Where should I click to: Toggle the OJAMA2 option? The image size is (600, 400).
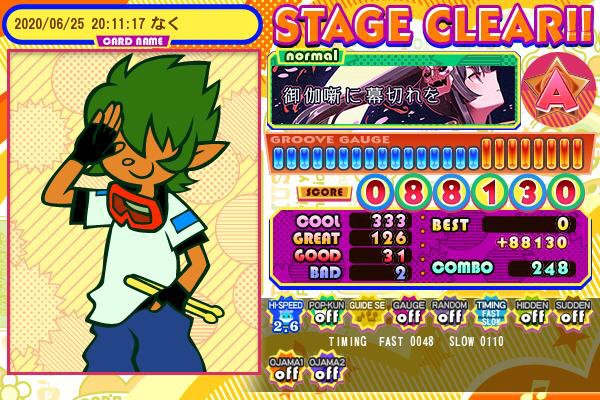pyautogui.click(x=326, y=369)
